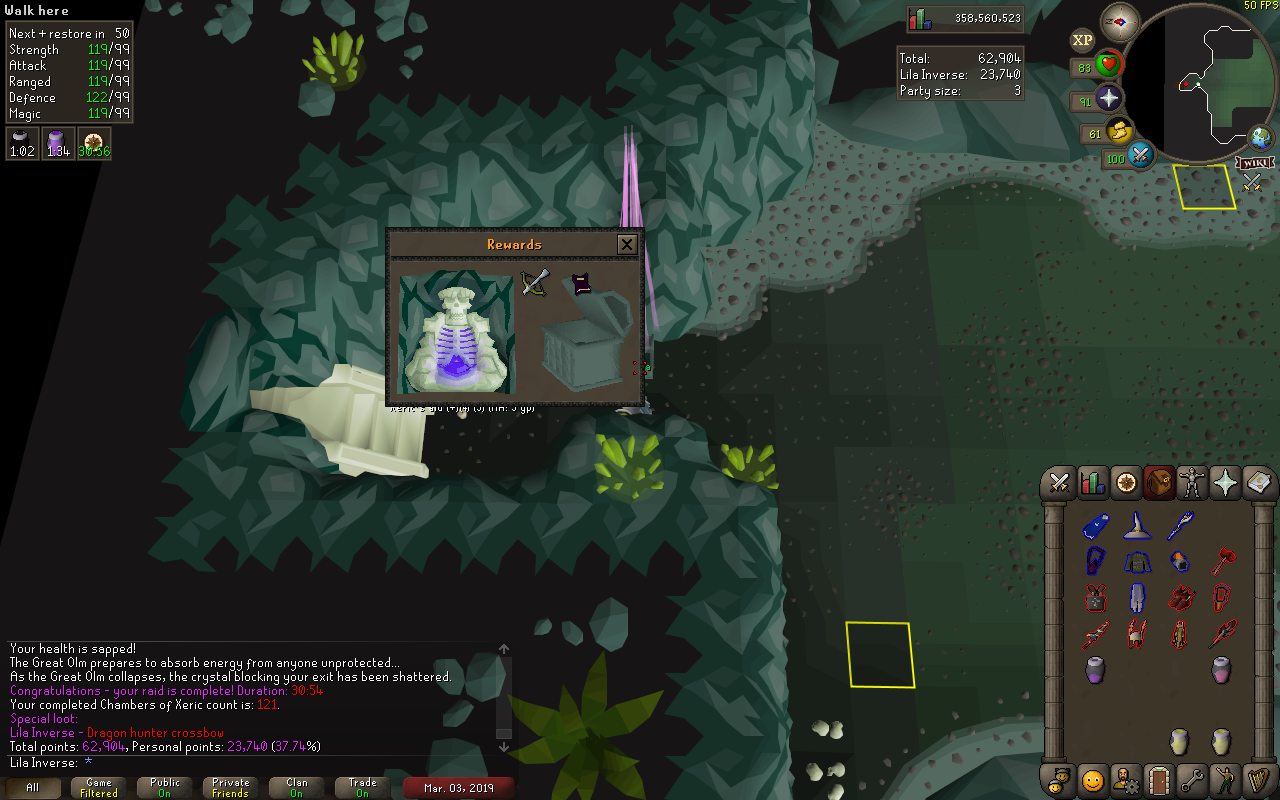Close the Rewards window
Screen dimensions: 1280x800
[627, 244]
